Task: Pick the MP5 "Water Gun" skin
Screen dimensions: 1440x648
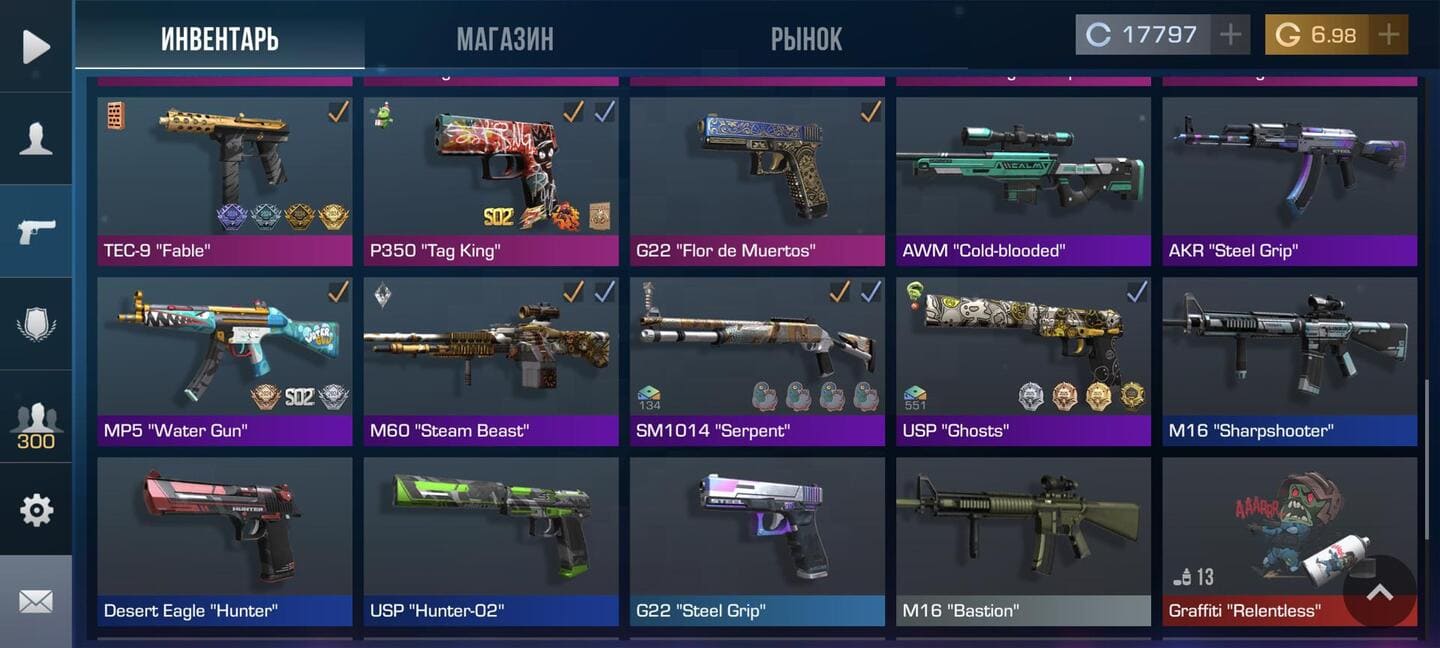Action: pos(224,360)
